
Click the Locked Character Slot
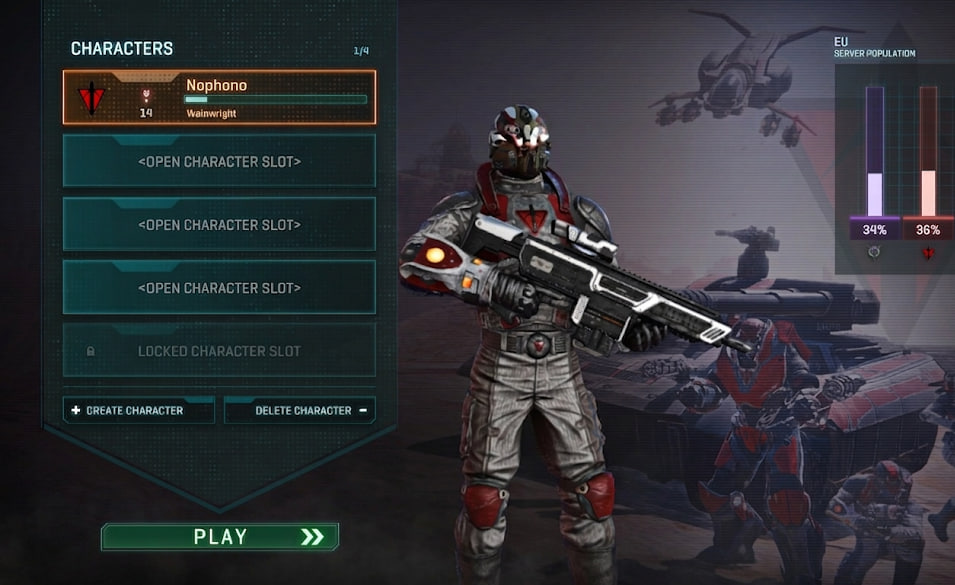219,351
